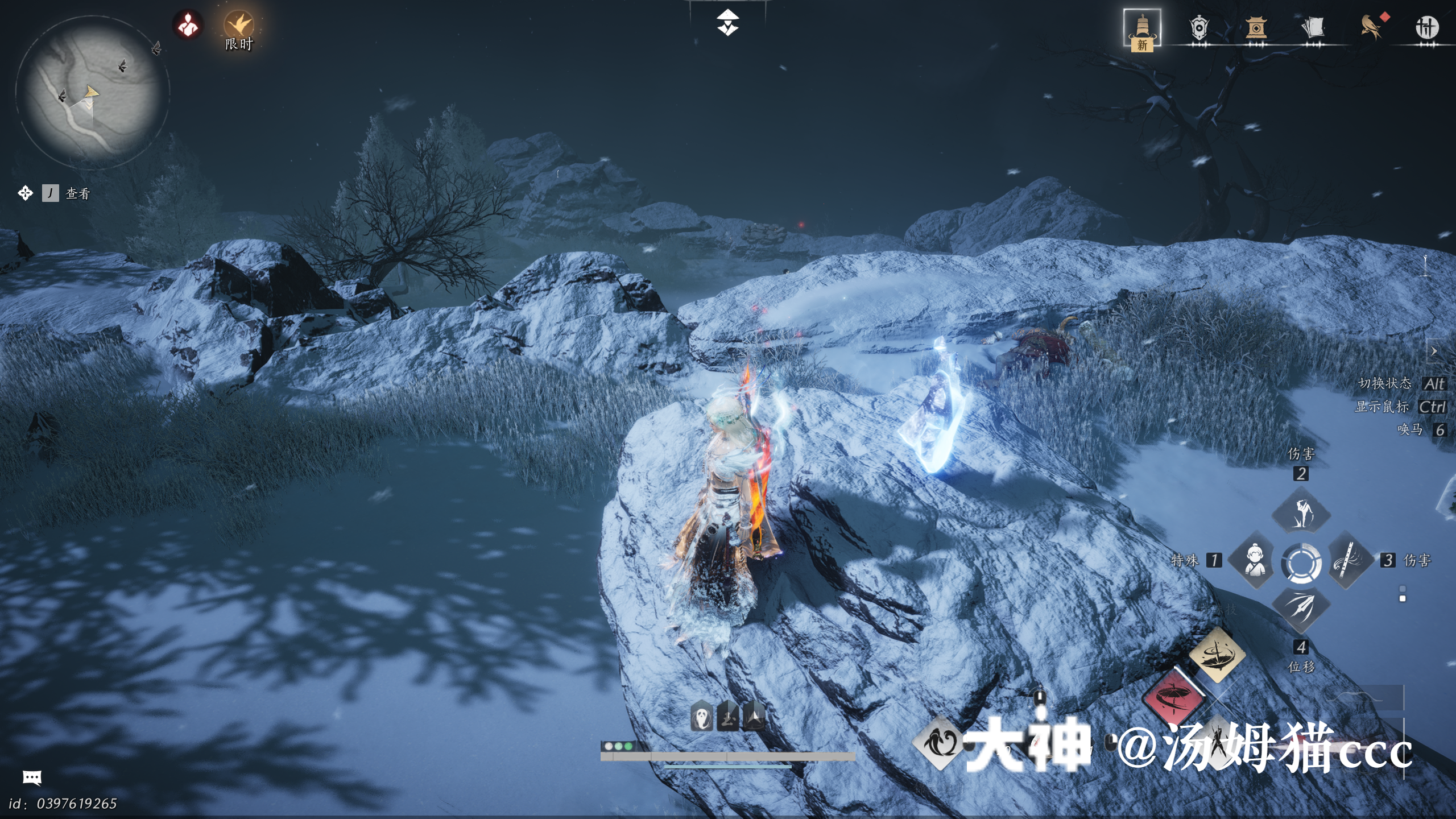Click the compass marker at top center
The width and height of the screenshot is (1456, 819).
pos(727,23)
